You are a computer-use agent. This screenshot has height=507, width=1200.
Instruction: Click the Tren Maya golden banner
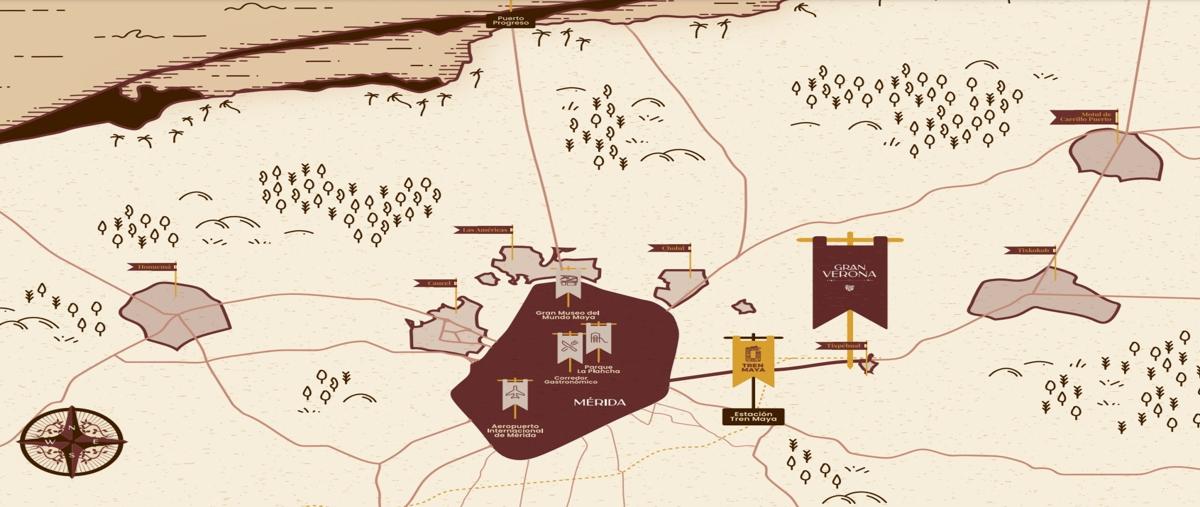click(x=753, y=361)
